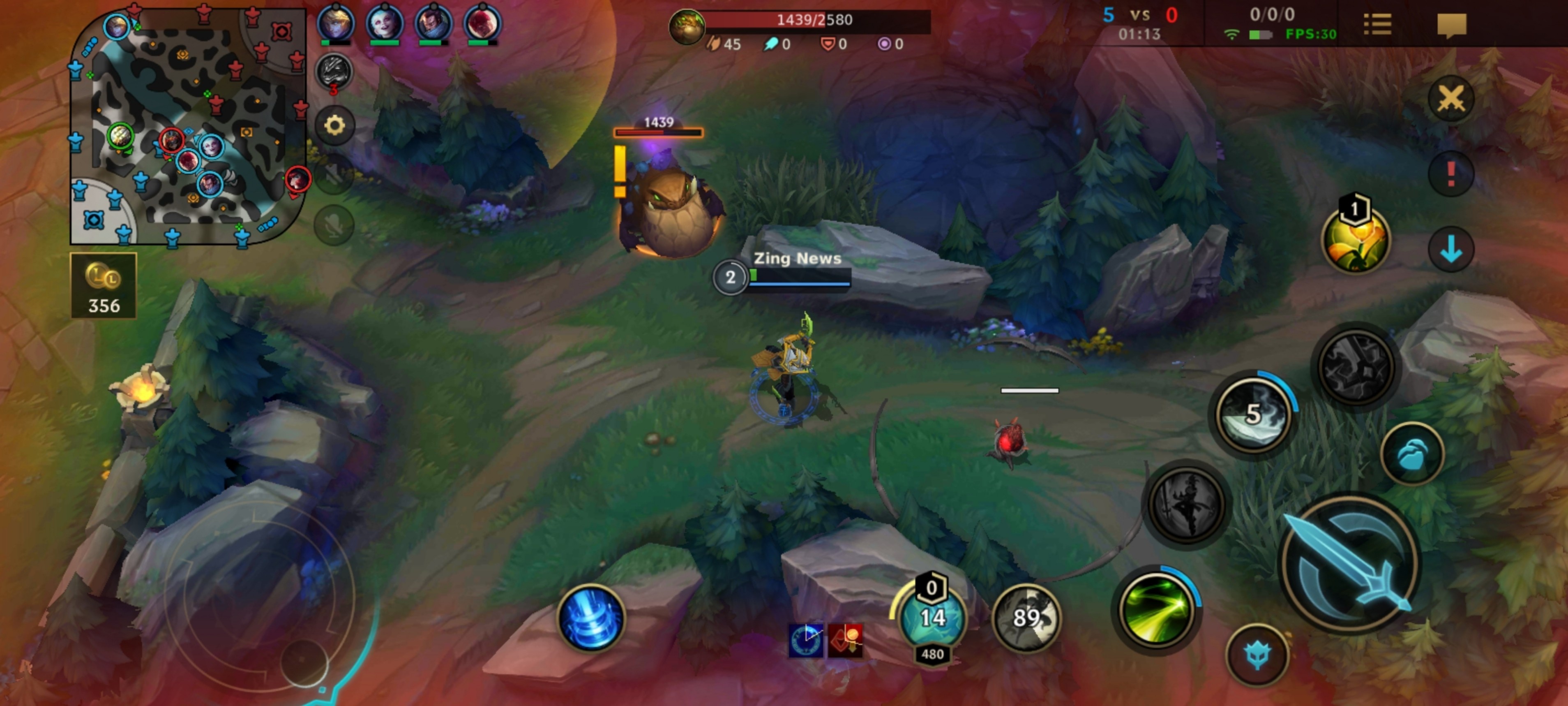Tap the ability with 5 second cooldown
Image resolution: width=1568 pixels, height=706 pixels.
coord(1253,415)
